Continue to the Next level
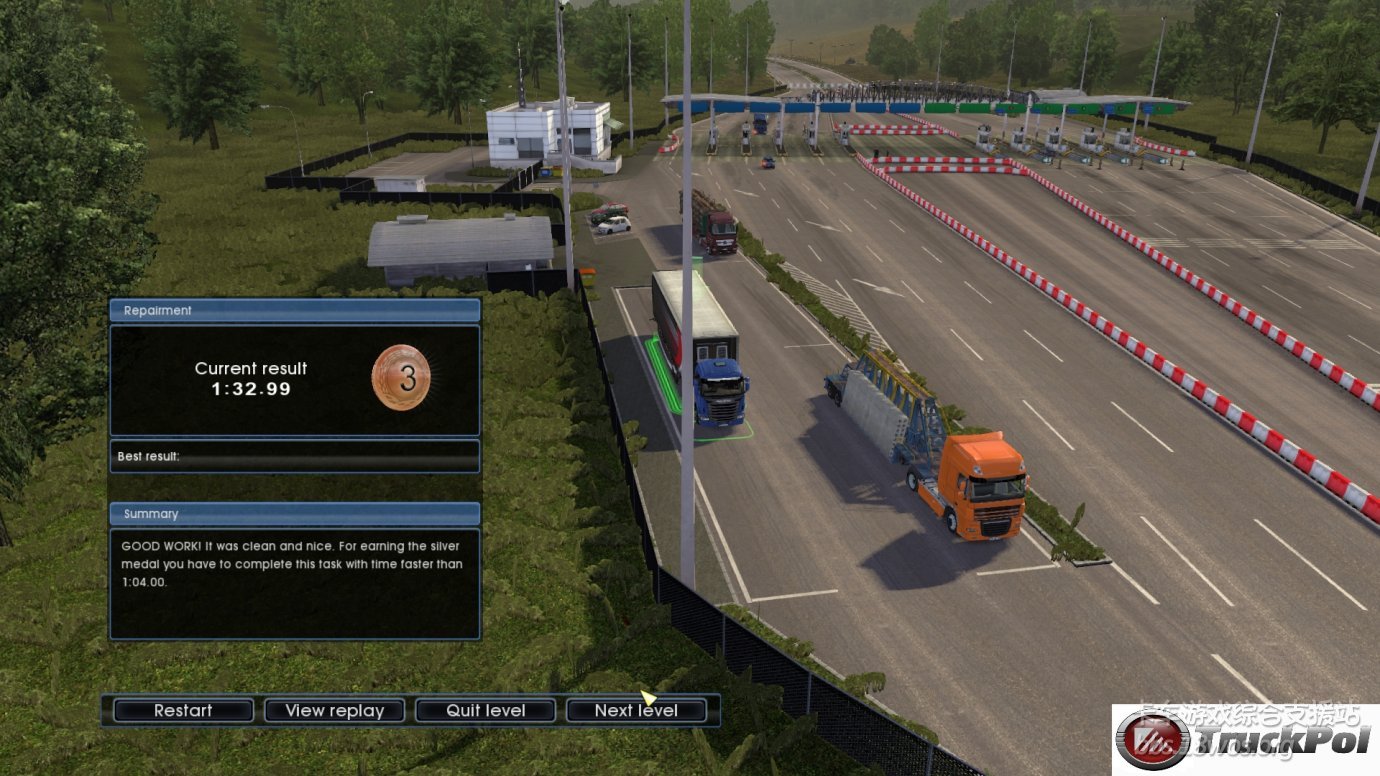Image resolution: width=1380 pixels, height=776 pixels. tap(636, 711)
